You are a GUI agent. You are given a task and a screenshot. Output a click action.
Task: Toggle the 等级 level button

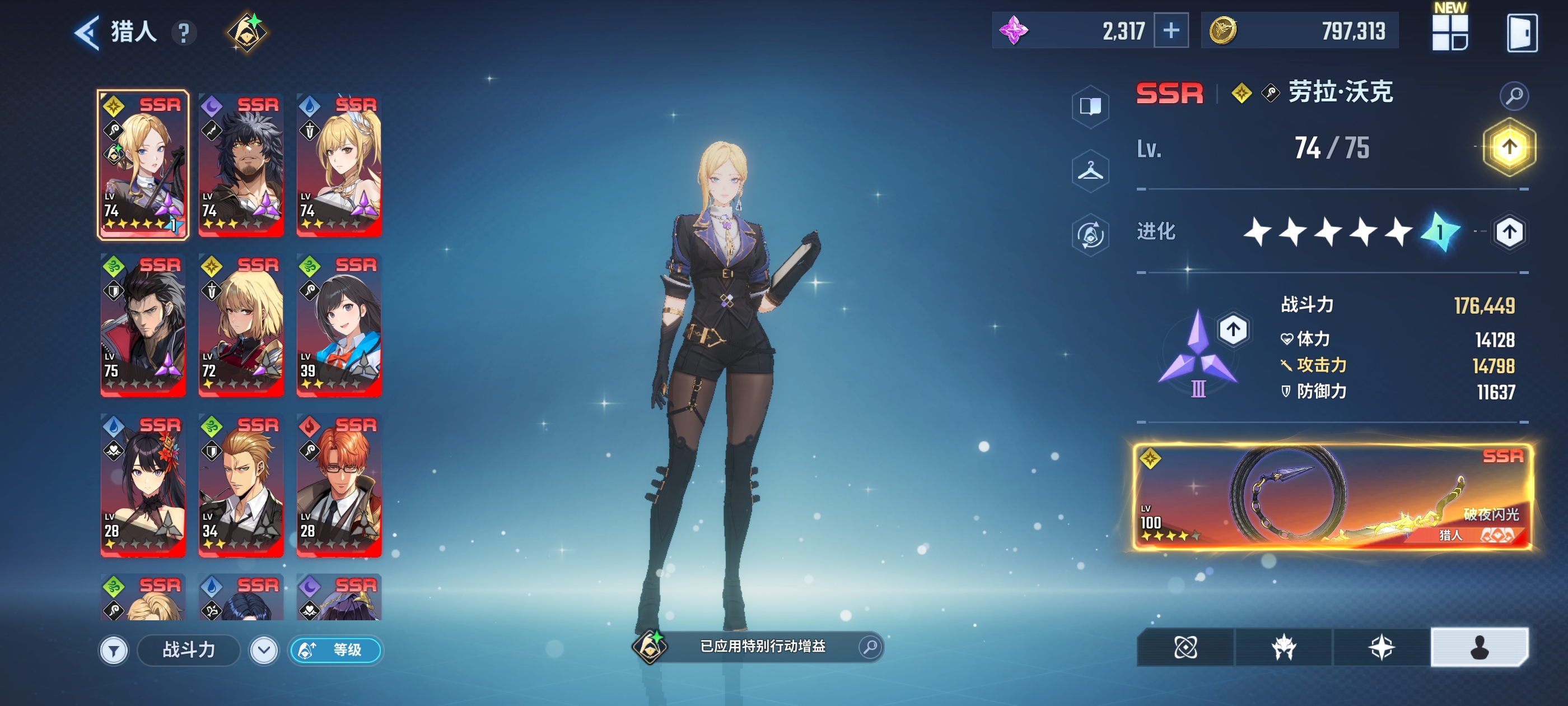pyautogui.click(x=335, y=650)
